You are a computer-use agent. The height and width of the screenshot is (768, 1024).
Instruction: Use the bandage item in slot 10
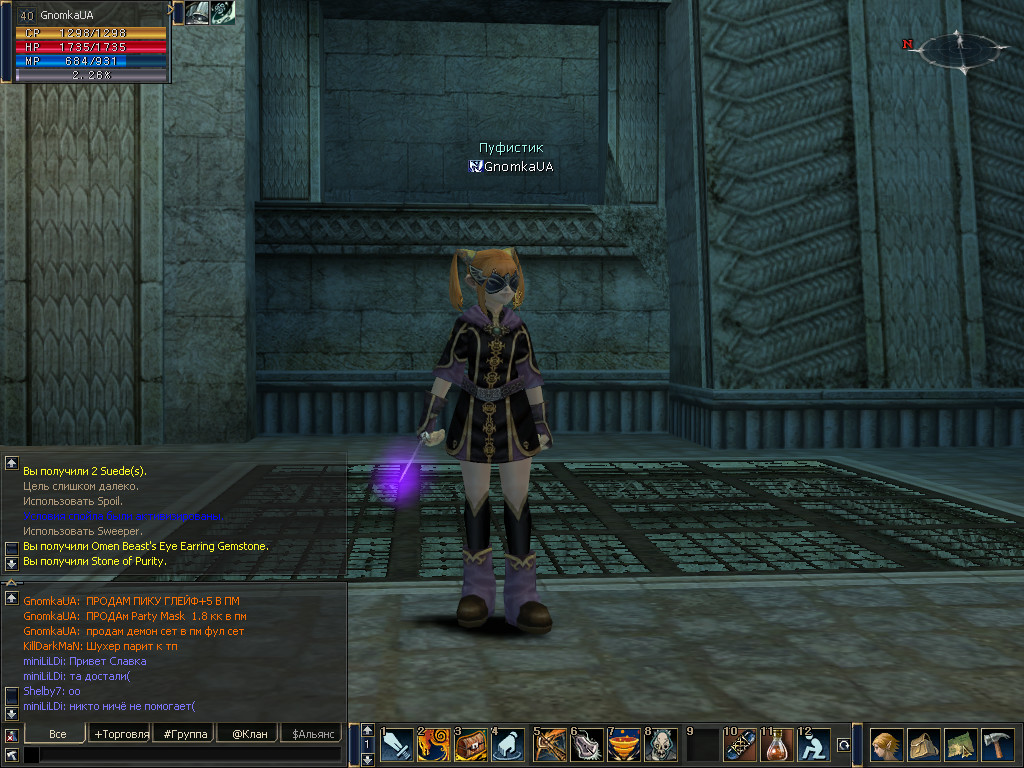tap(741, 744)
